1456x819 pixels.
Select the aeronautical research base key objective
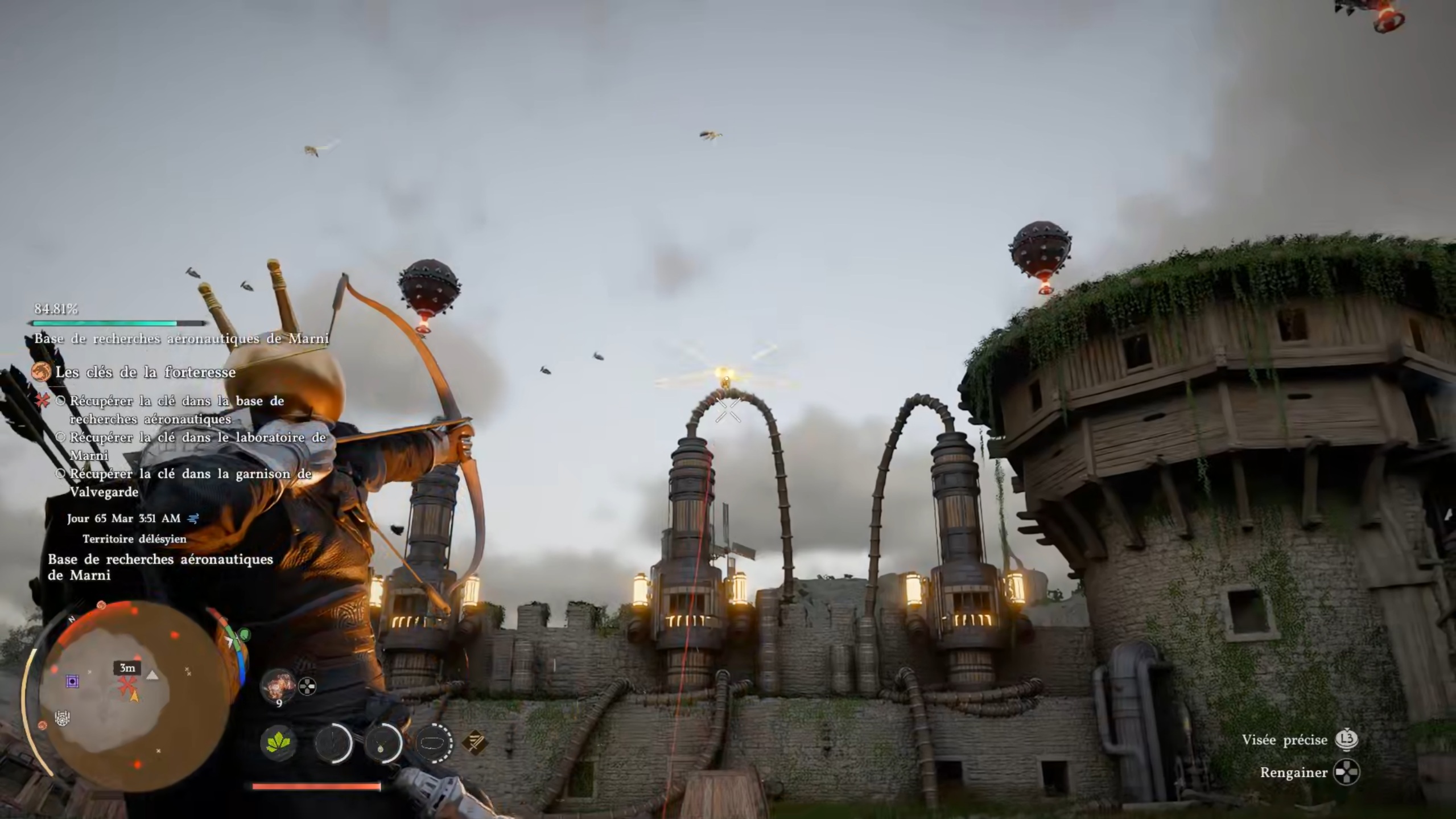pyautogui.click(x=176, y=410)
